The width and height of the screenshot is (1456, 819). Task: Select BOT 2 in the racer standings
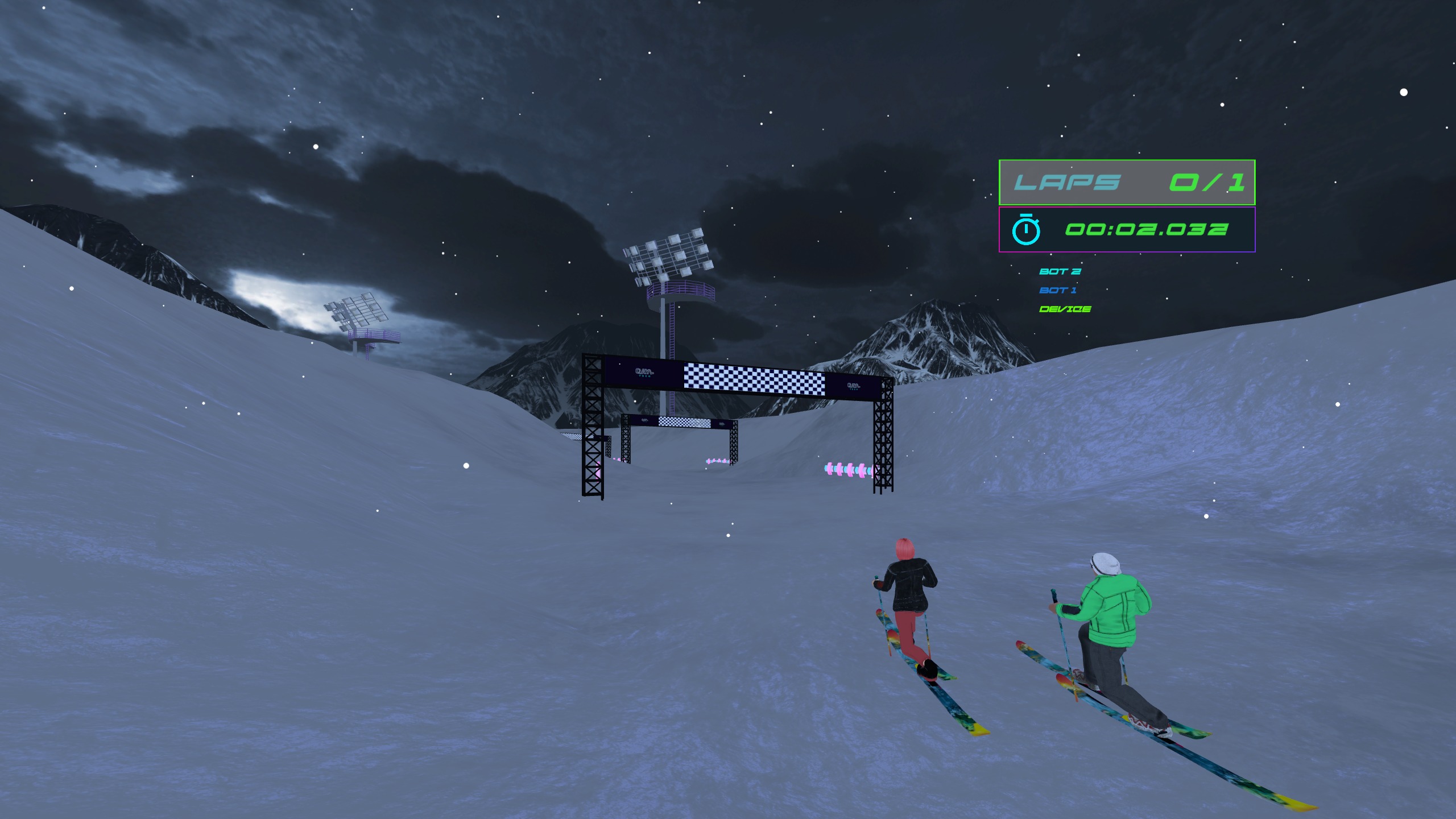click(1060, 271)
